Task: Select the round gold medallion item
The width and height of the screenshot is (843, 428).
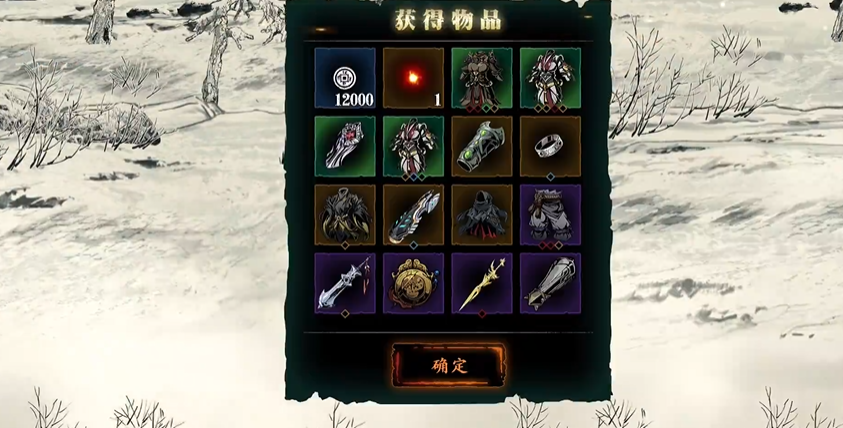Action: [x=413, y=282]
